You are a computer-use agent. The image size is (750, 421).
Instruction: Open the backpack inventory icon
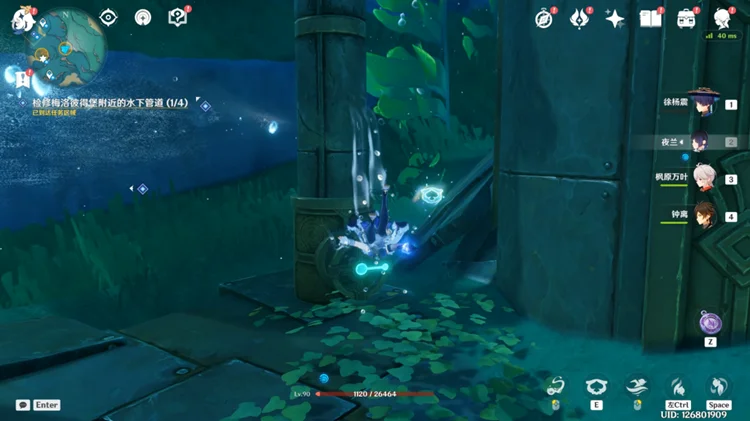pyautogui.click(x=686, y=18)
